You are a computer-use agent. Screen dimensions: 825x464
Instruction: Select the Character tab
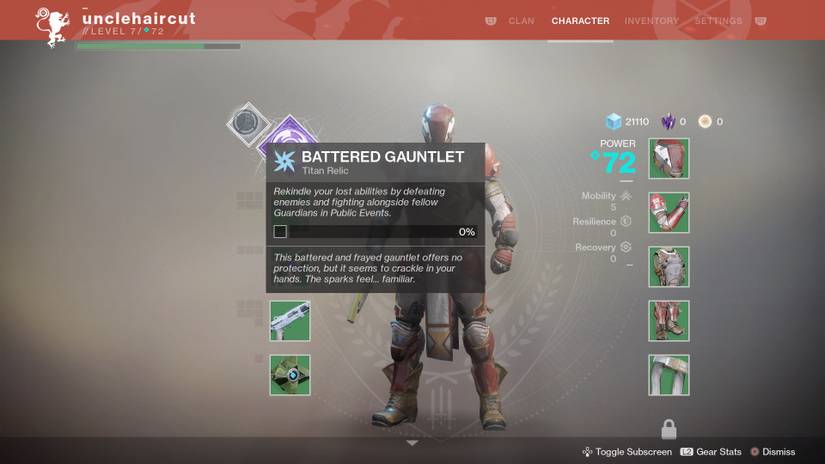click(x=580, y=21)
